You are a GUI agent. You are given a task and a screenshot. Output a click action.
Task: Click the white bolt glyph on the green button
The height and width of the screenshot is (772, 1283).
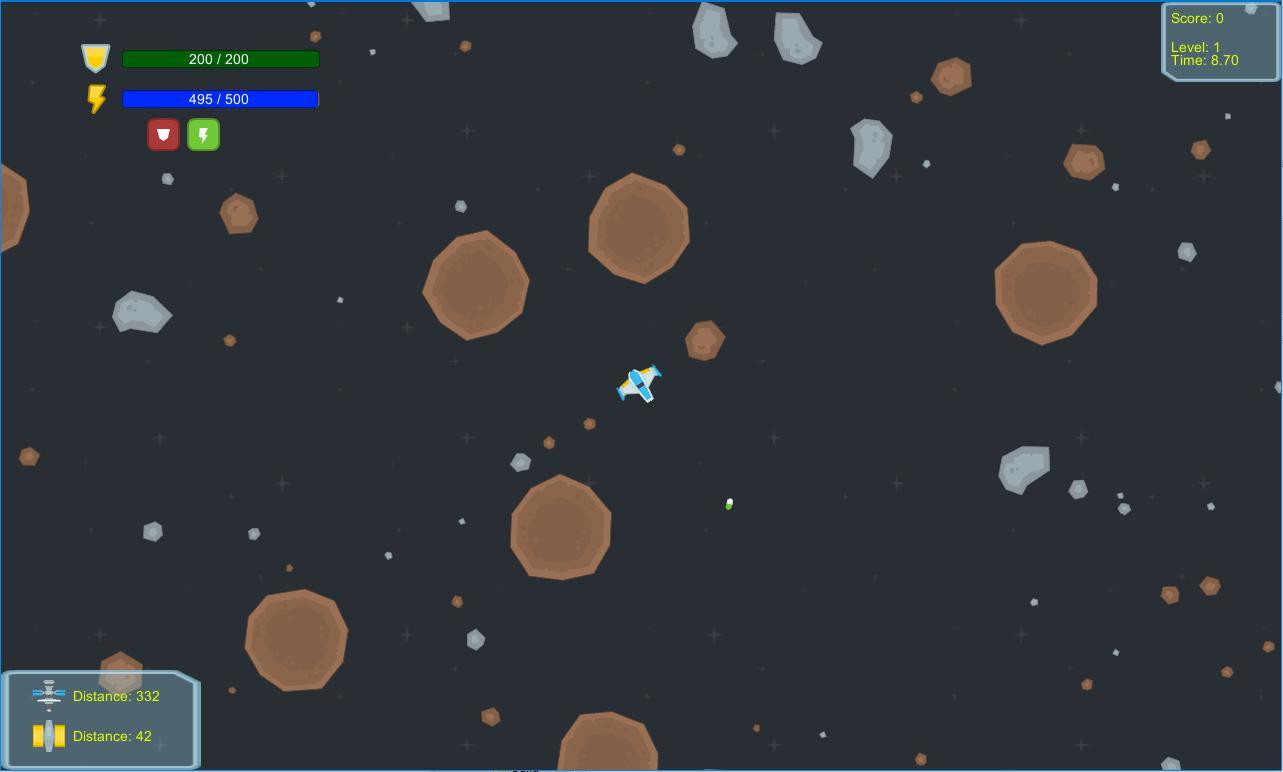tap(203, 134)
